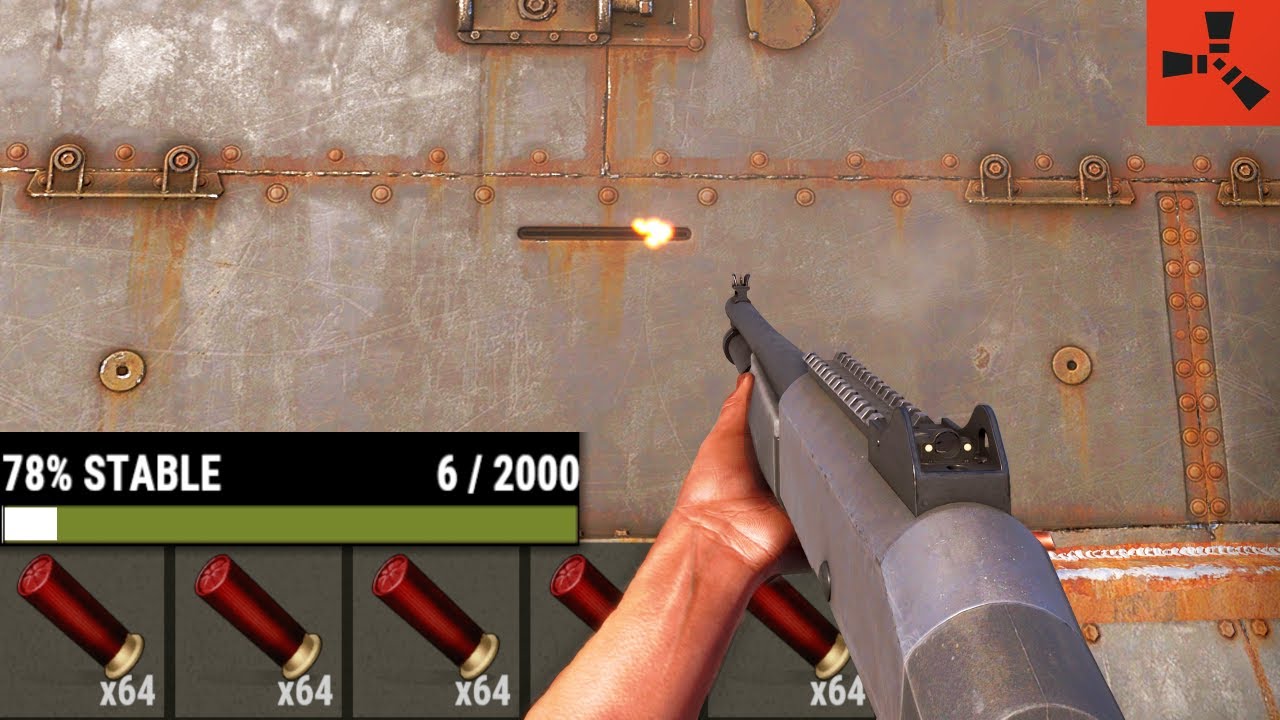Click the green portion of the stability bar
This screenshot has height=720, width=1280.
click(320, 520)
